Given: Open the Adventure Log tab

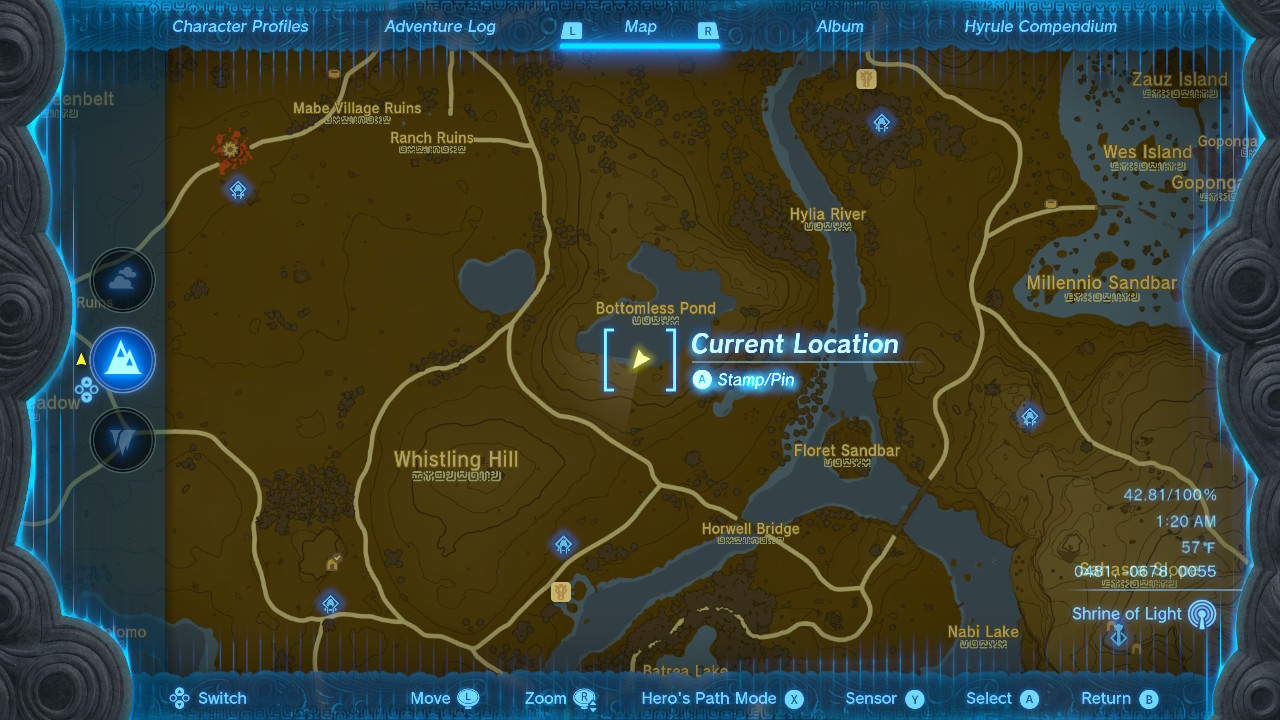Looking at the screenshot, I should click(440, 27).
